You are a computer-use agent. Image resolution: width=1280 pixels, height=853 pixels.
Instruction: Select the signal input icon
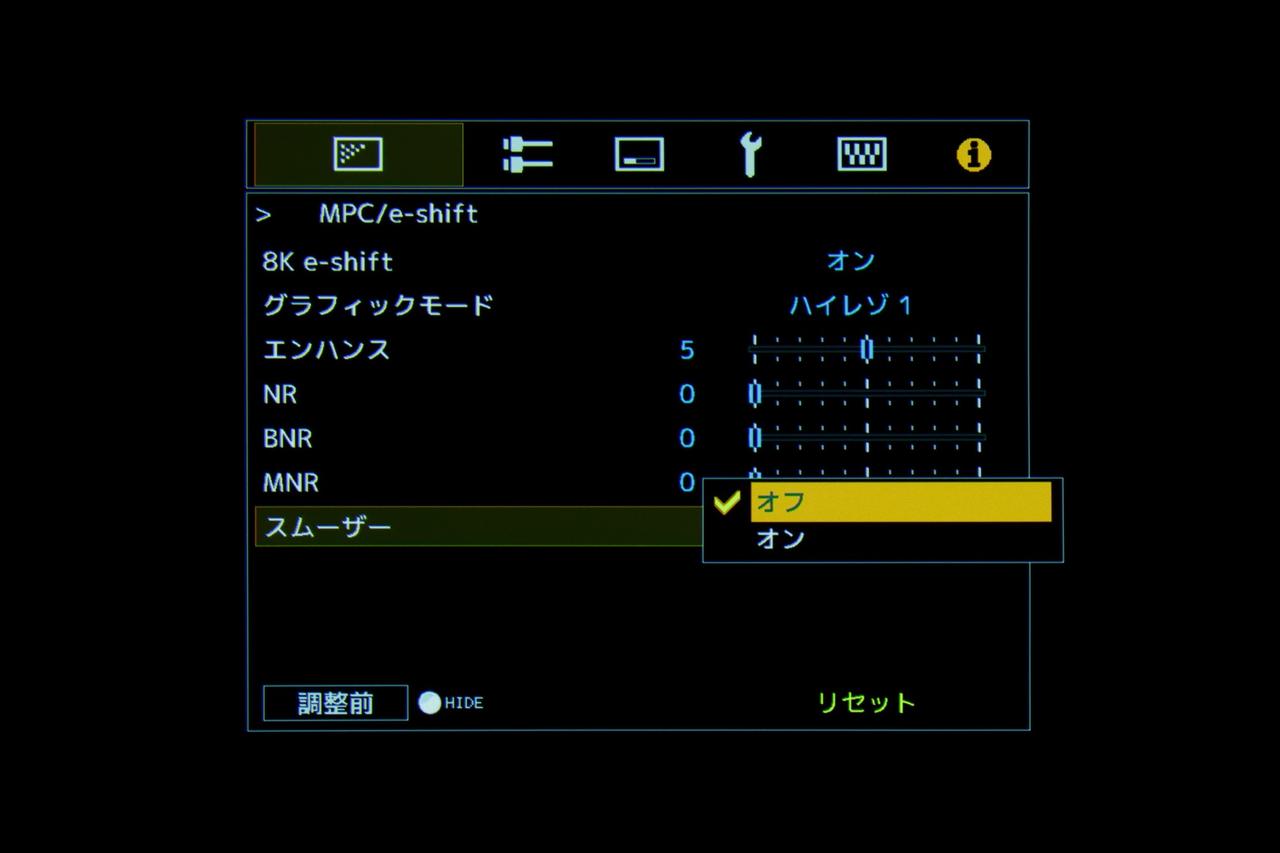527,153
